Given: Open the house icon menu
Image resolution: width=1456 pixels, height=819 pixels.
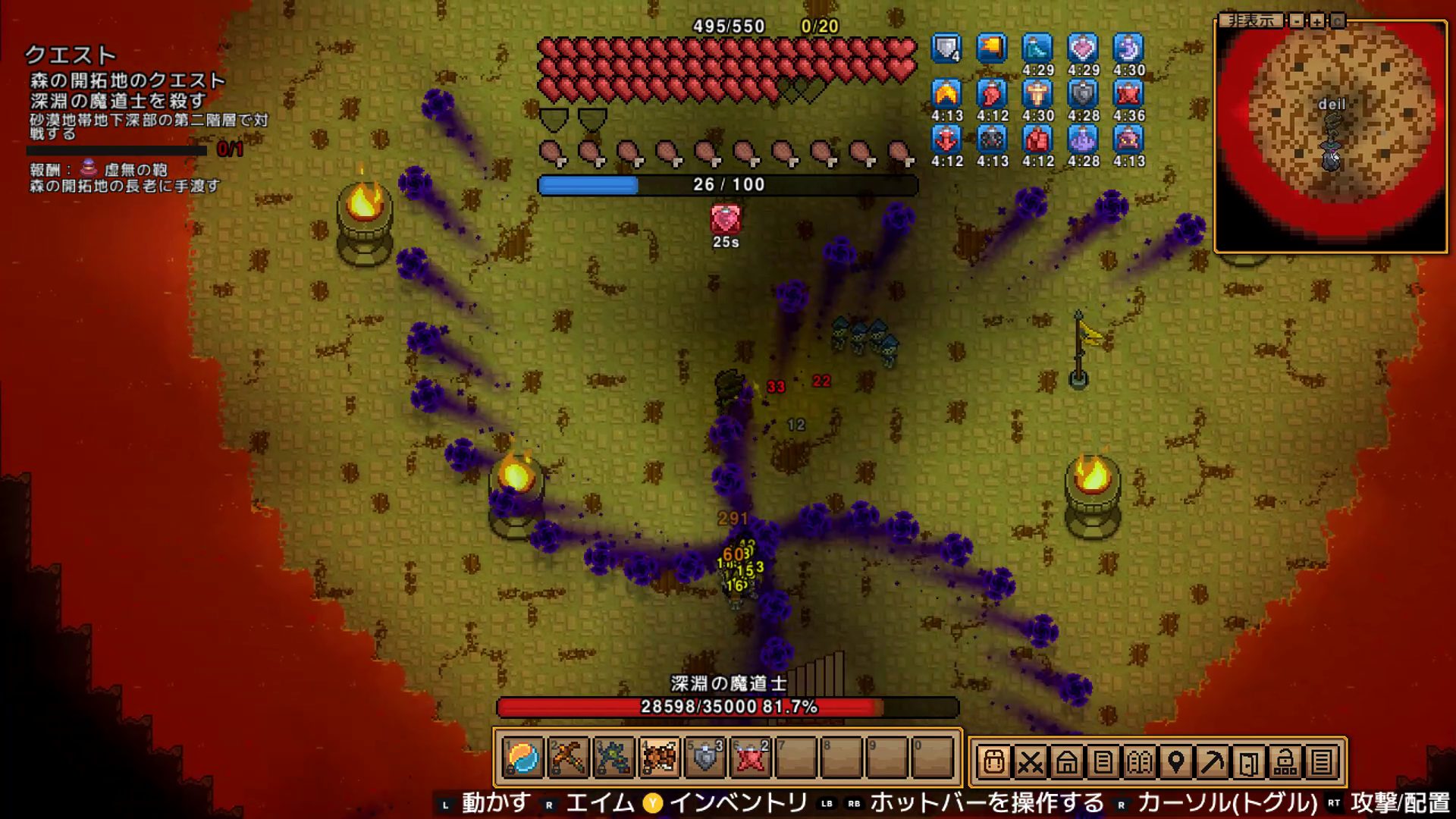Looking at the screenshot, I should coord(1066,761).
